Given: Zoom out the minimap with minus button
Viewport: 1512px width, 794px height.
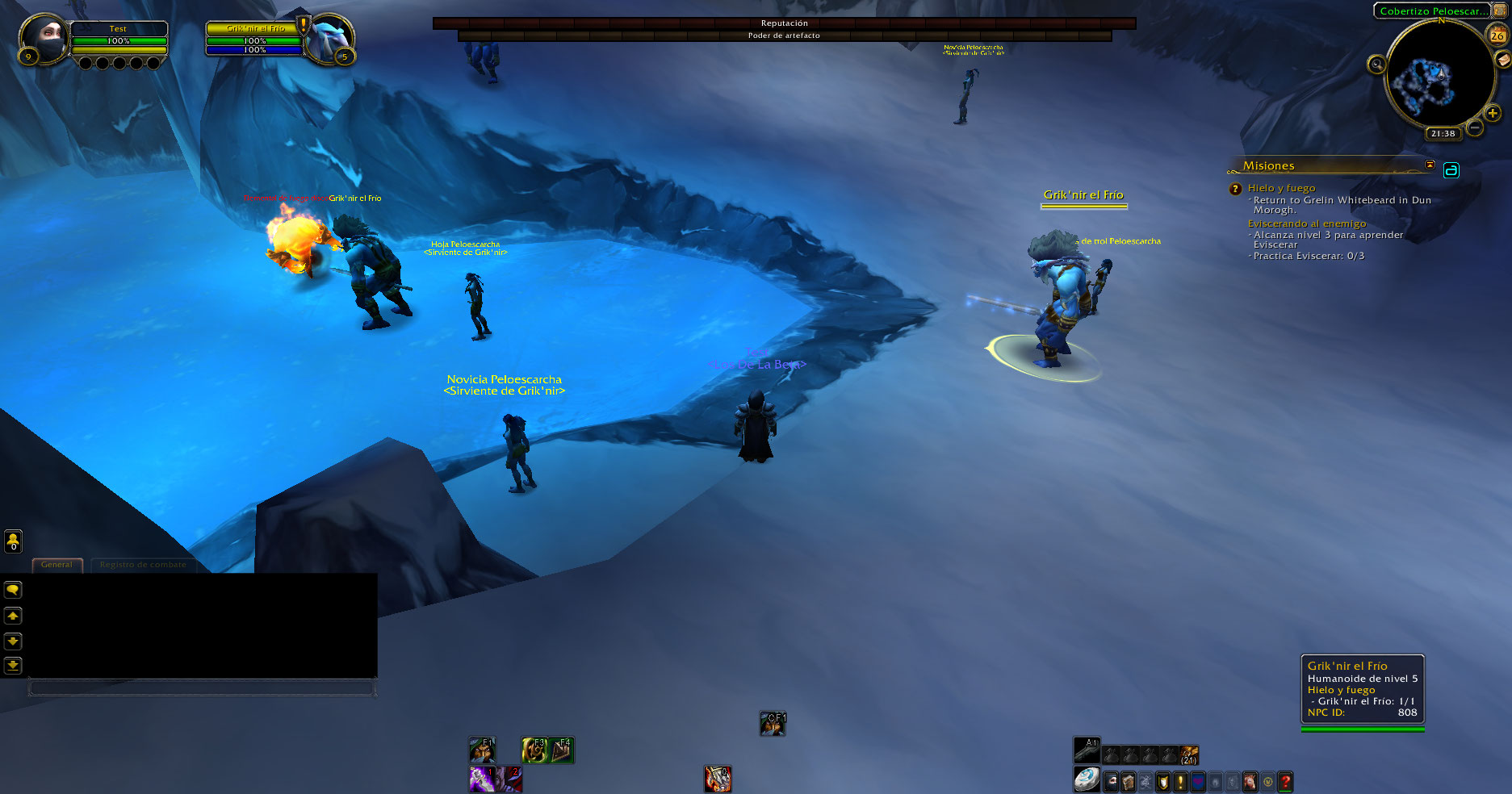Looking at the screenshot, I should pyautogui.click(x=1474, y=127).
